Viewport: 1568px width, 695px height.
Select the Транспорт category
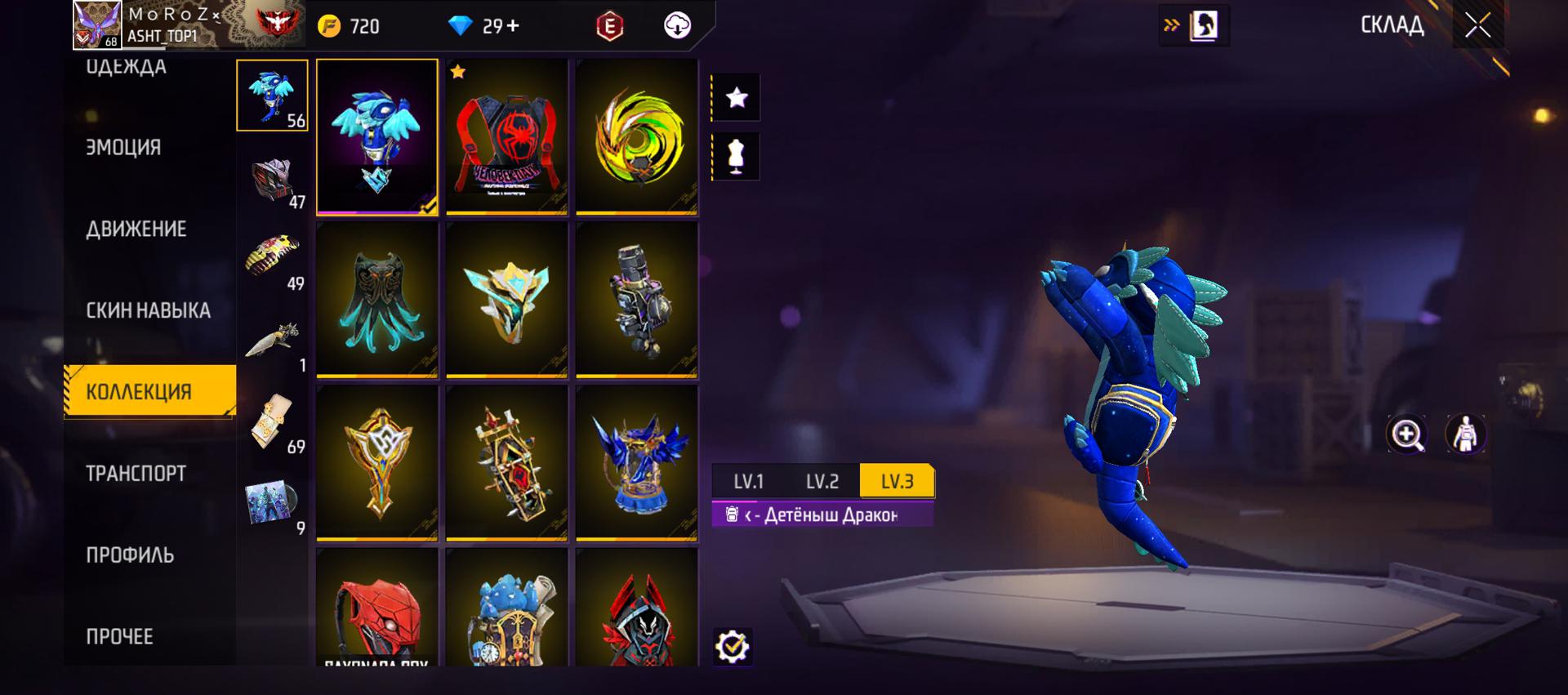136,474
